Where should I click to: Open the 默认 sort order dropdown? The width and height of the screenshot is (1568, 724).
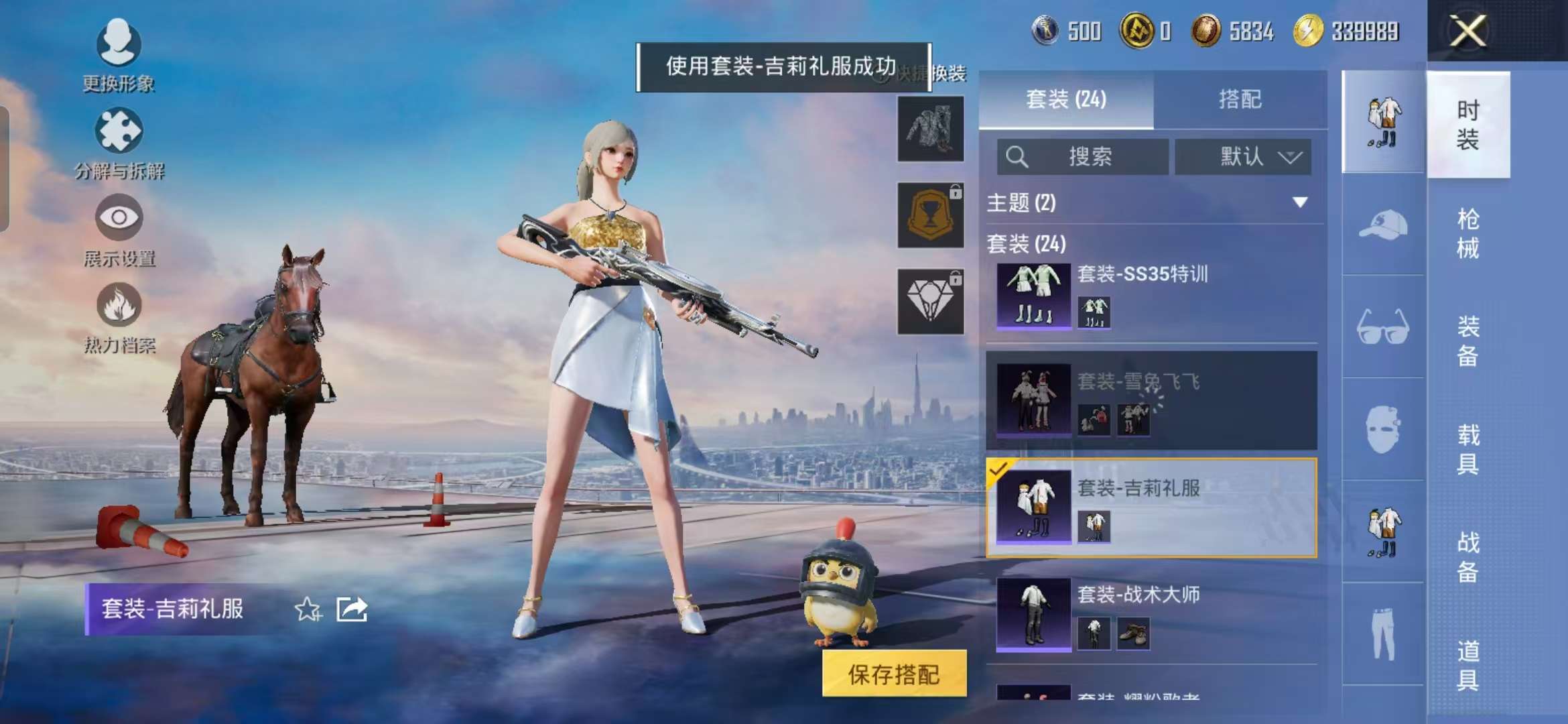coord(1243,158)
